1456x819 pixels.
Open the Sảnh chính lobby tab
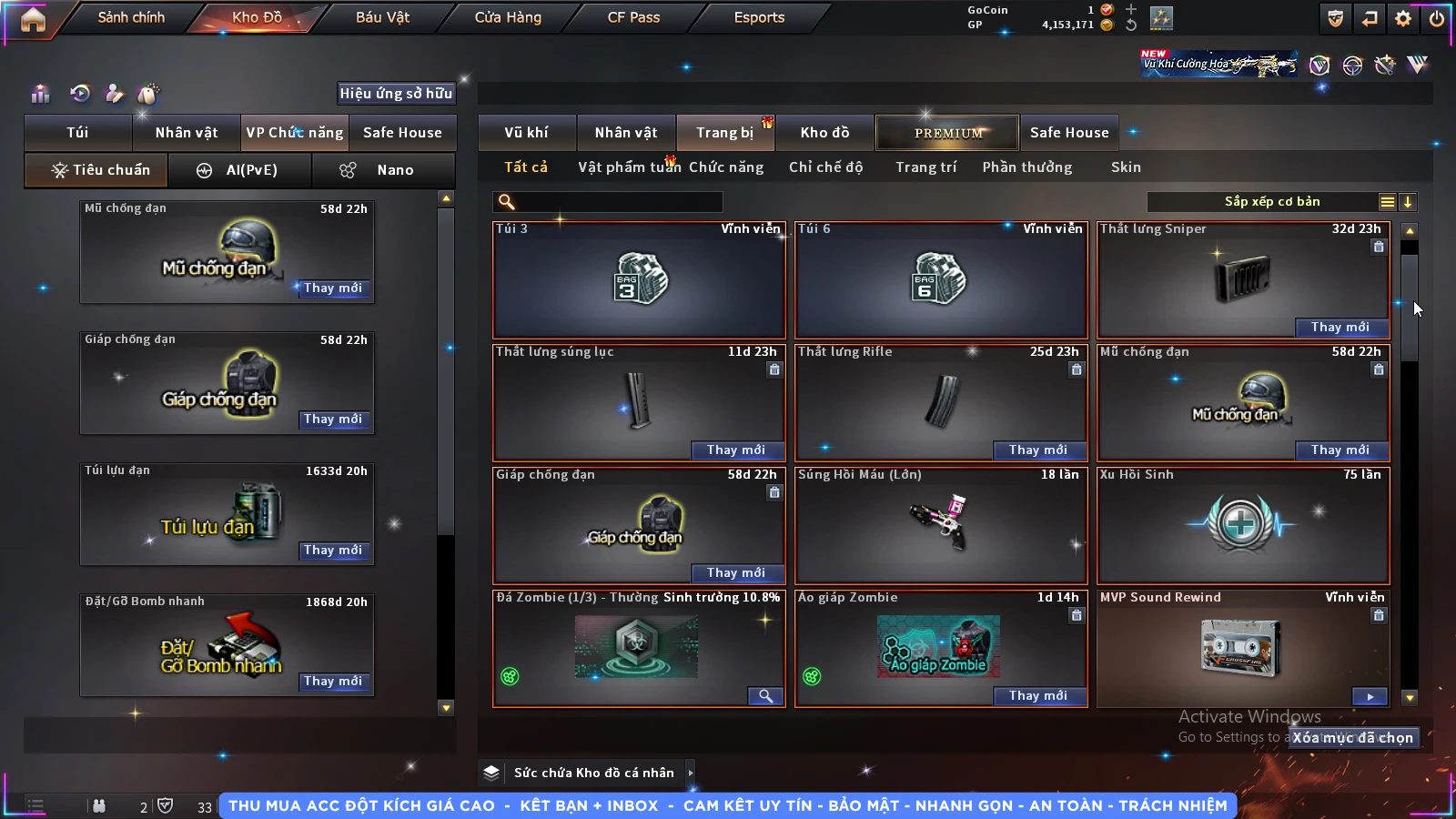pyautogui.click(x=131, y=17)
